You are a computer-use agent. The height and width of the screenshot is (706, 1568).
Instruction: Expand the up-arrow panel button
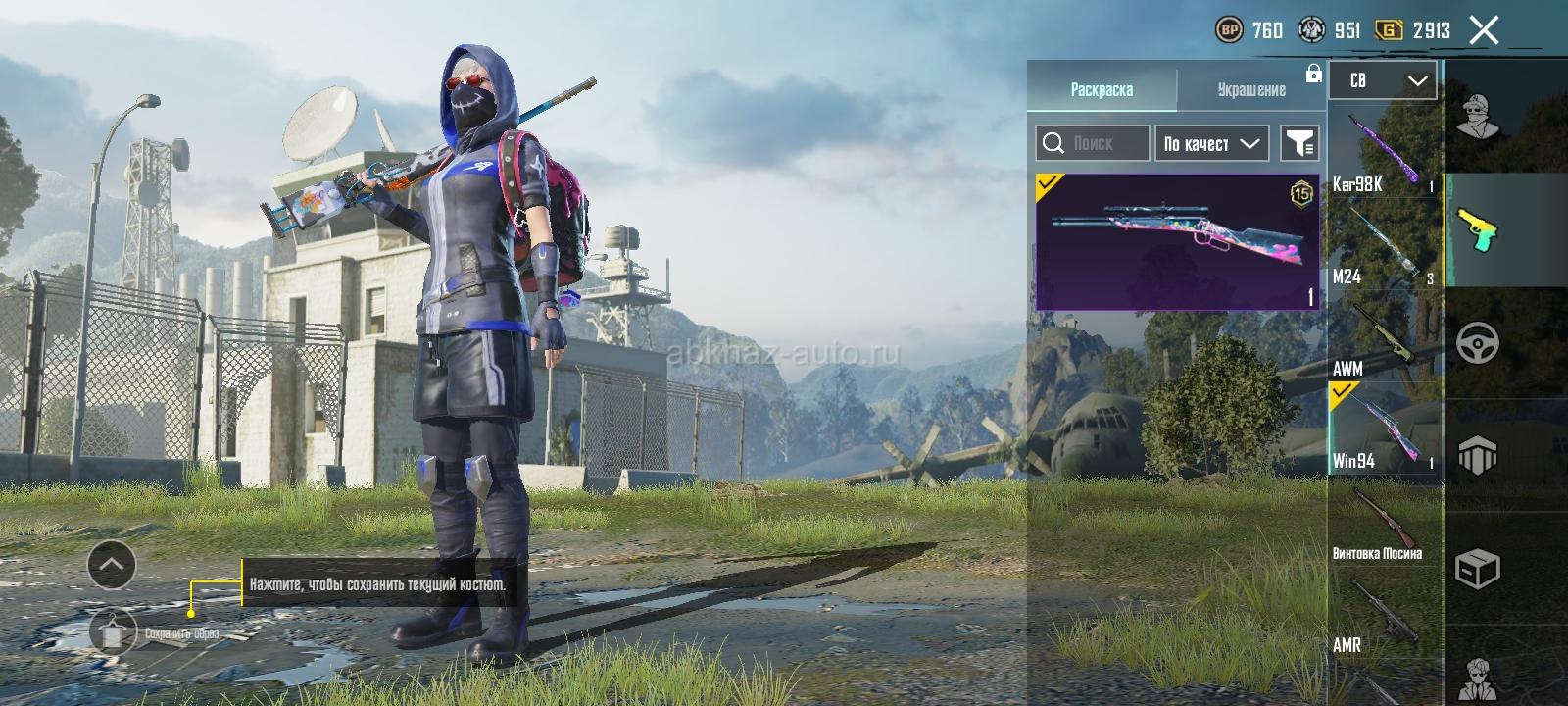coord(112,565)
